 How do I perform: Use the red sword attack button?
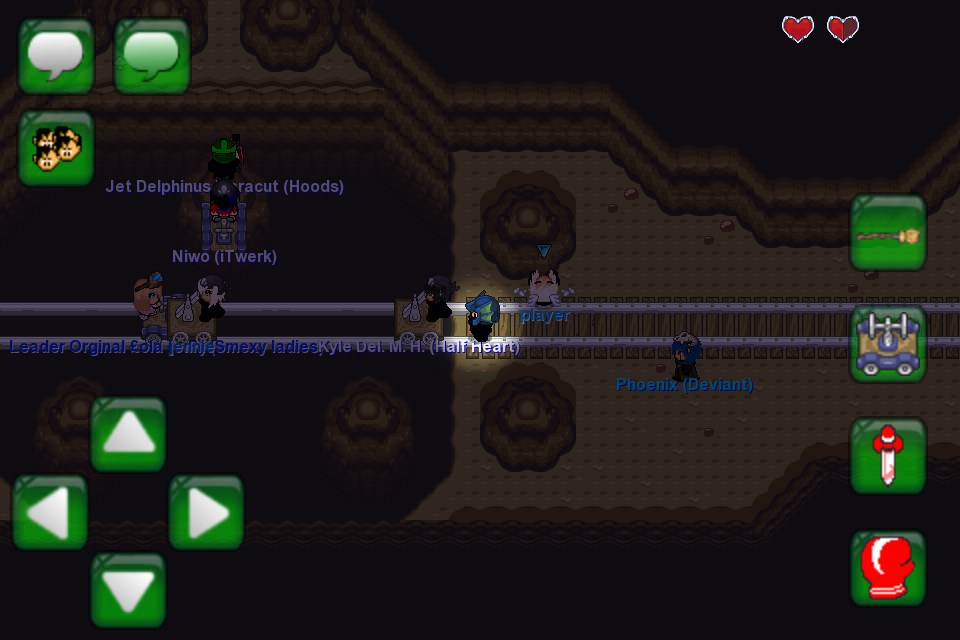pyautogui.click(x=888, y=456)
